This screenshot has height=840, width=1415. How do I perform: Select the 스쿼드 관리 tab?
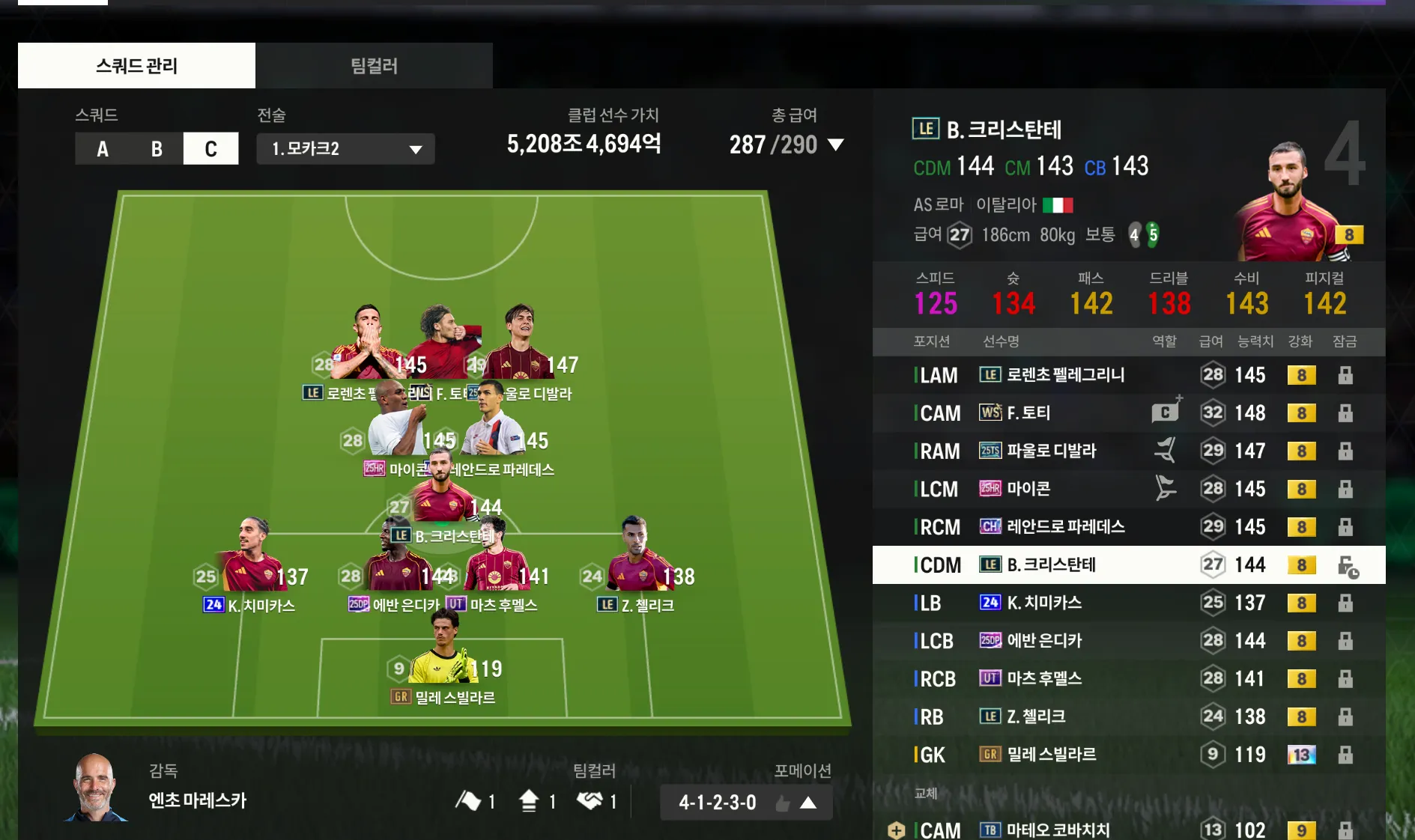click(x=136, y=66)
